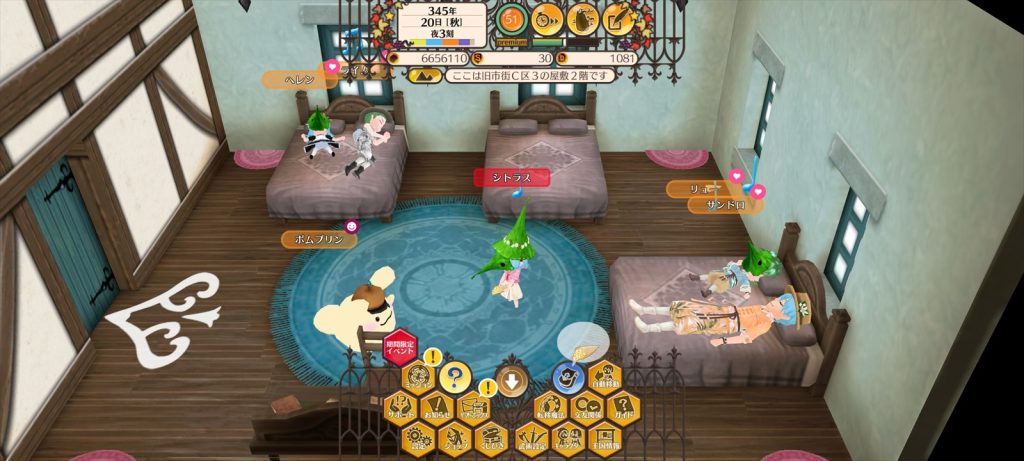Viewport: 1024px width, 461px height.
Task: Click the blue question mark help button
Action: [x=453, y=377]
